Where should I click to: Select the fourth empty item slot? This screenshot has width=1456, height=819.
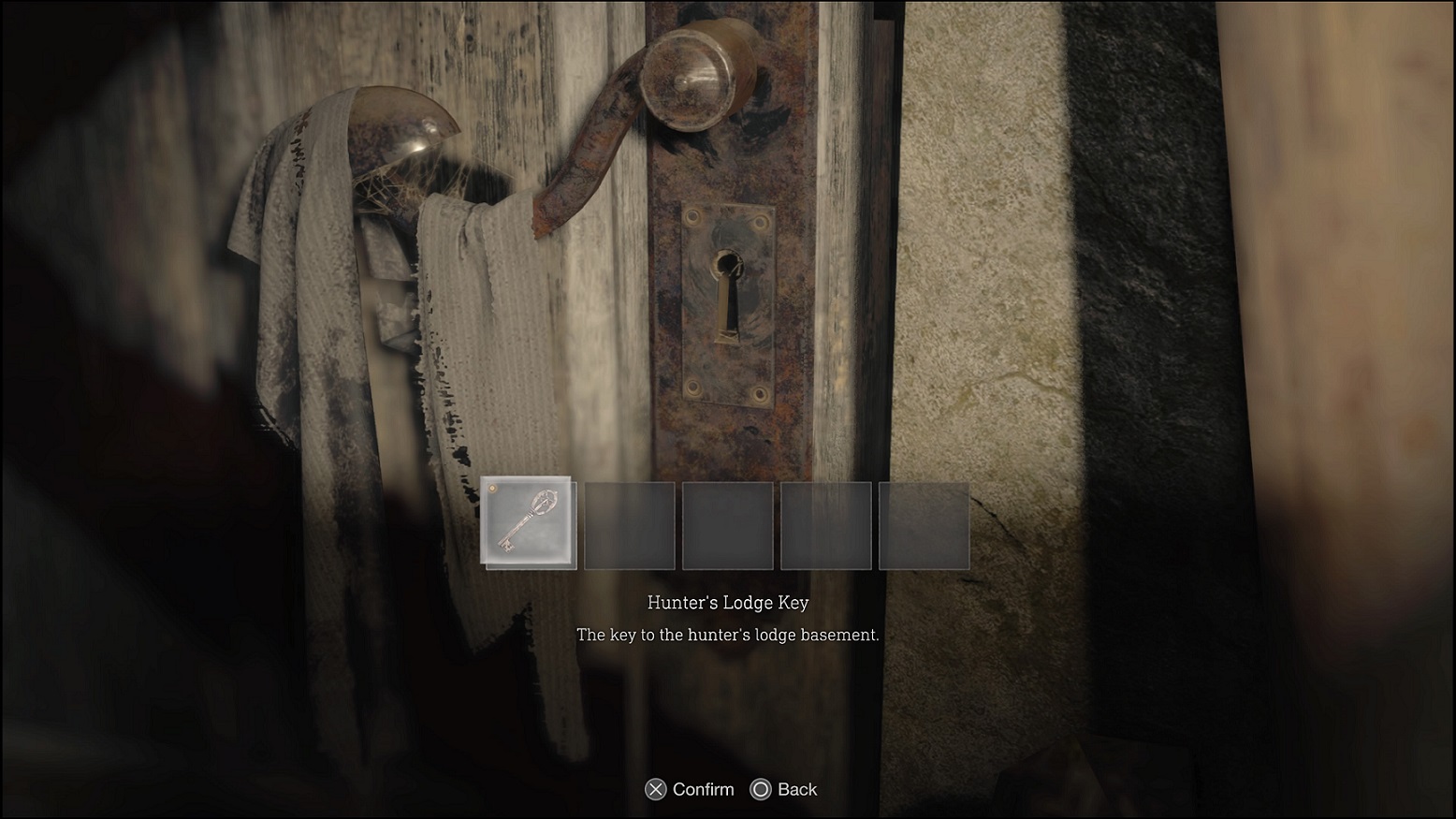[x=826, y=525]
